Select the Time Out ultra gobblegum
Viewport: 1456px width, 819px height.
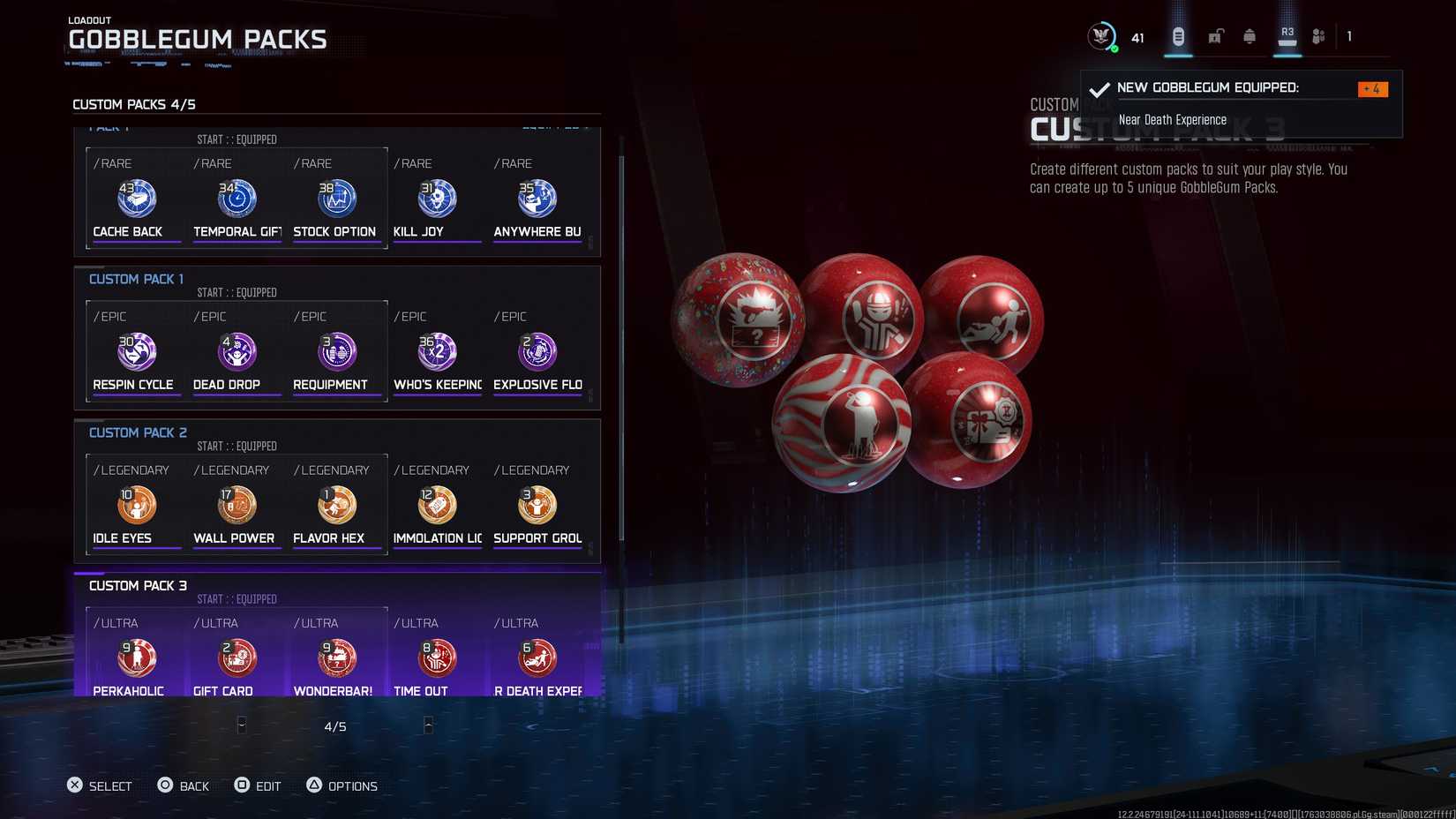pos(436,657)
